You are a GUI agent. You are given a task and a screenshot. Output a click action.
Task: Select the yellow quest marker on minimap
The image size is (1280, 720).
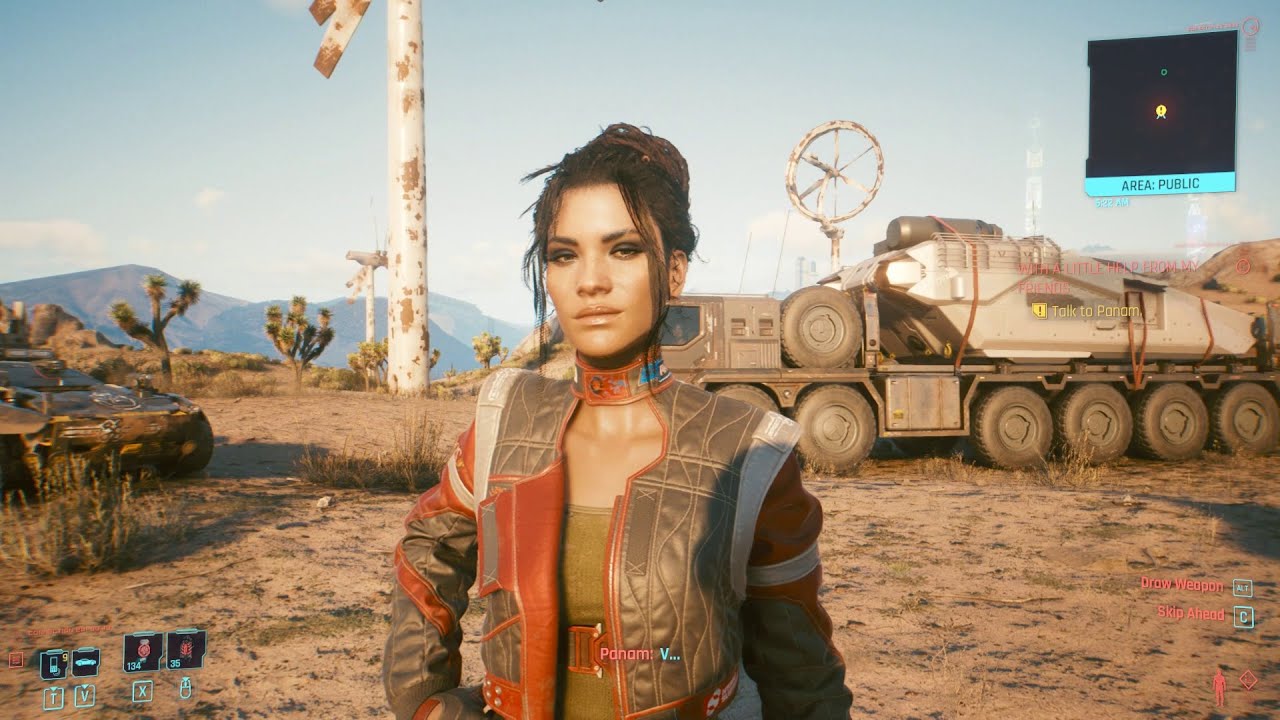coord(1160,111)
